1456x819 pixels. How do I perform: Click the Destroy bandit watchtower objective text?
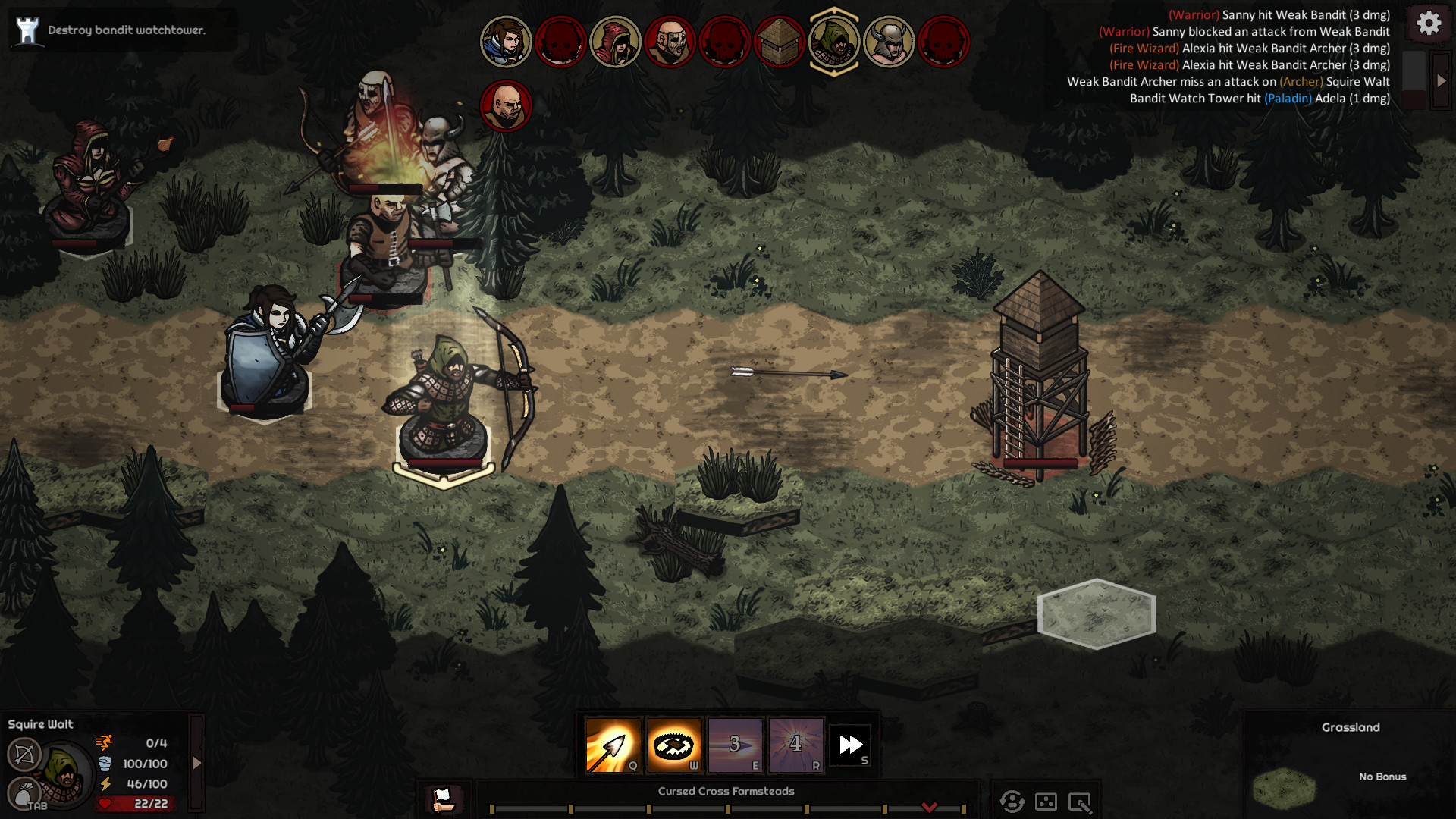(125, 31)
